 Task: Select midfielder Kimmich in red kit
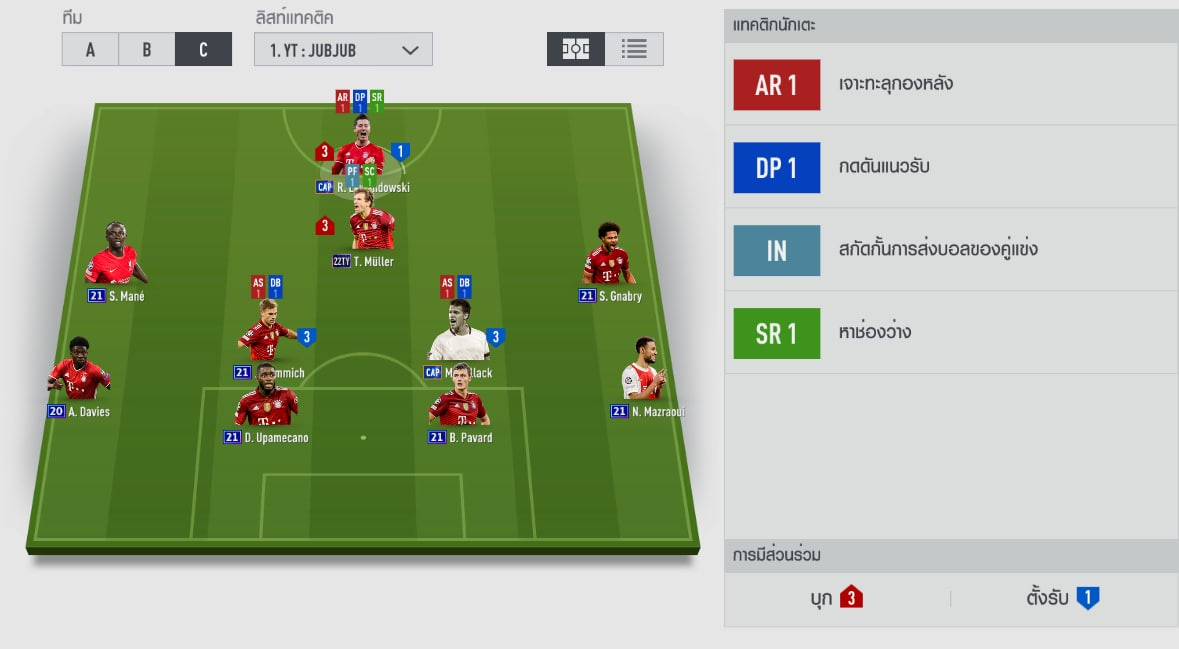[x=266, y=335]
